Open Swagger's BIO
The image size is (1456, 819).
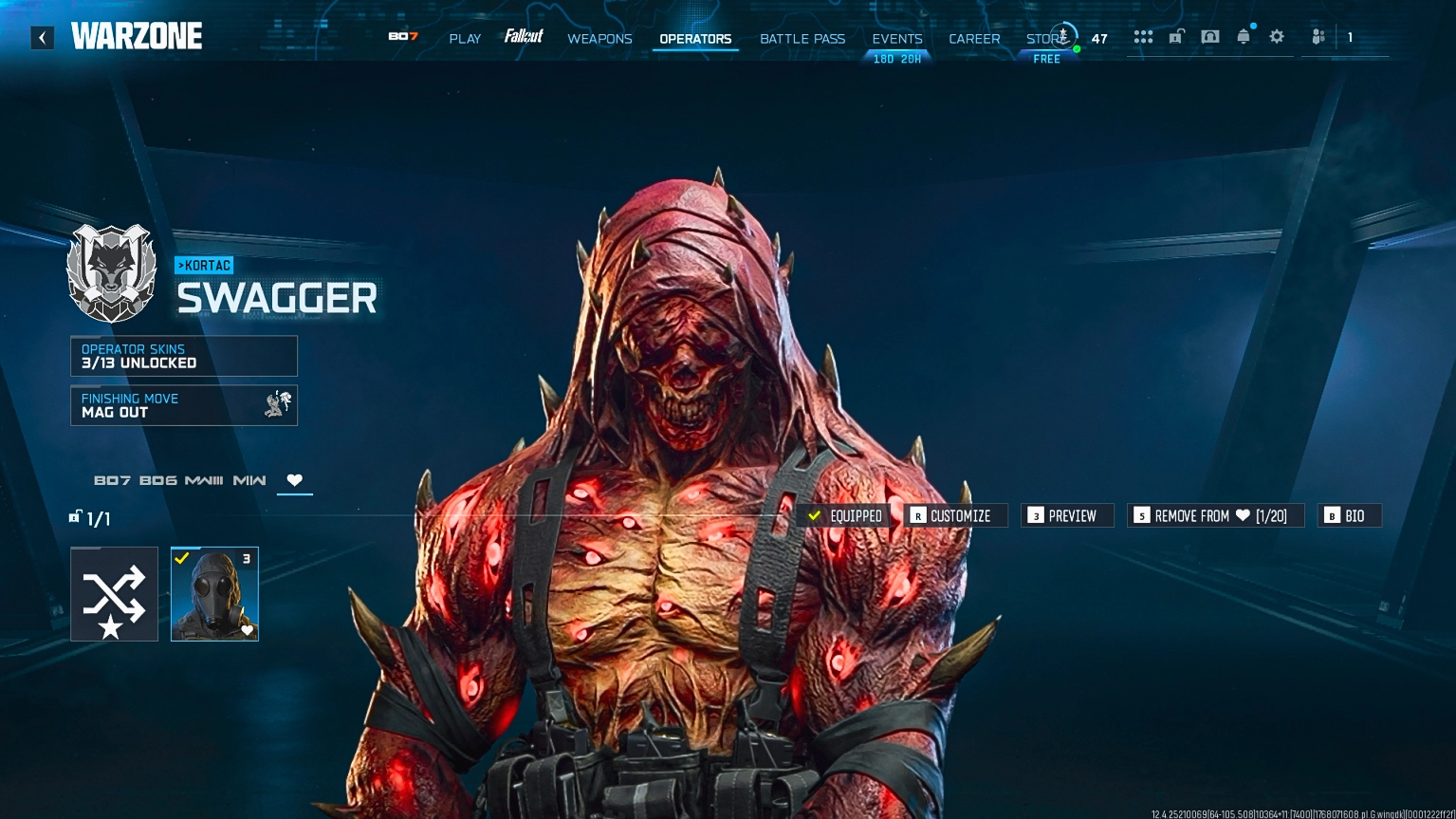coord(1349,515)
